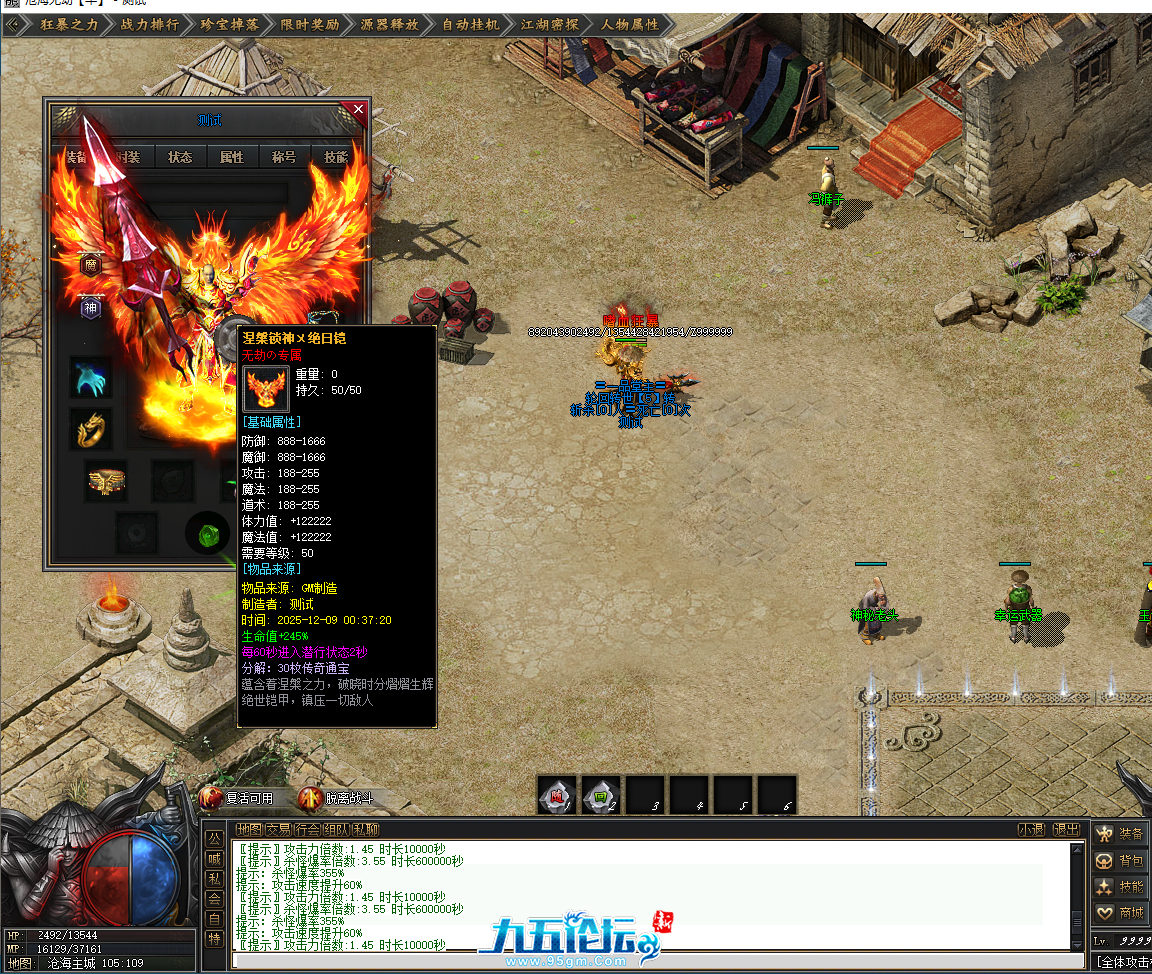Open the 狂暴之力 top menu
This screenshot has height=974, width=1152.
[x=69, y=24]
